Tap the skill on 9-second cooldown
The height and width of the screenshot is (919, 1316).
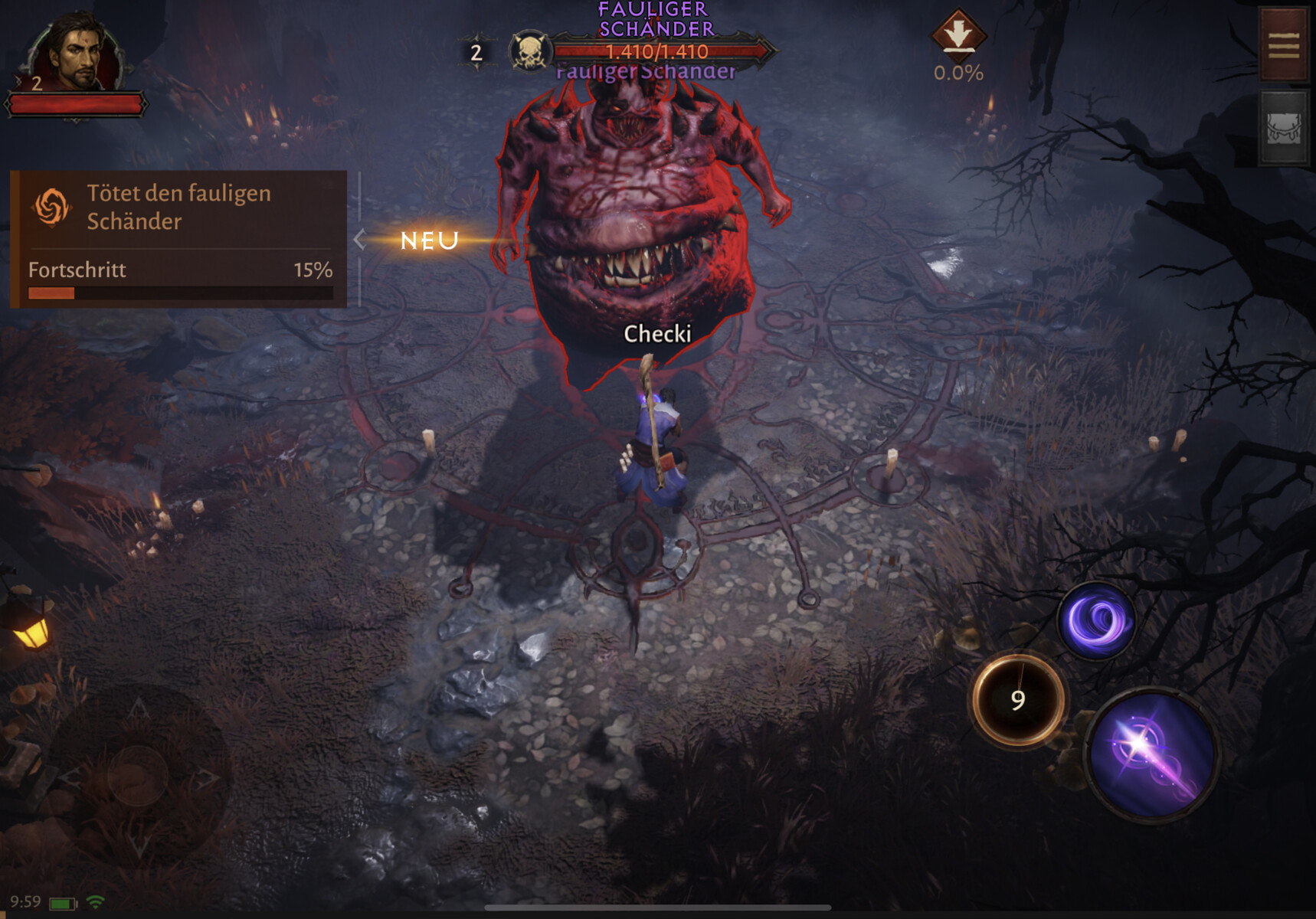tap(1018, 699)
